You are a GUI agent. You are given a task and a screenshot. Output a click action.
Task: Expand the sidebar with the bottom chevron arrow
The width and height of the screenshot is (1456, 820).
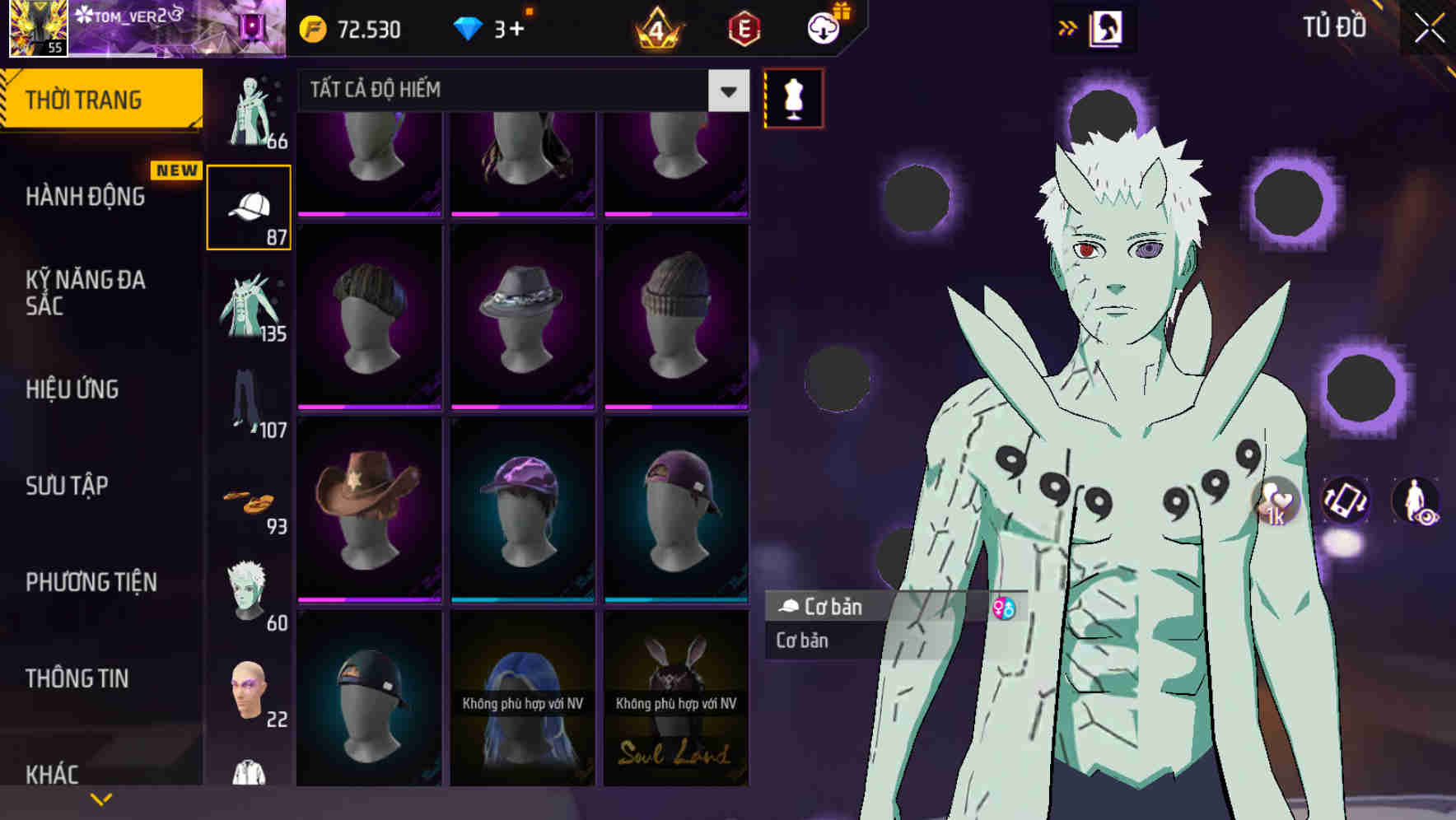102,797
